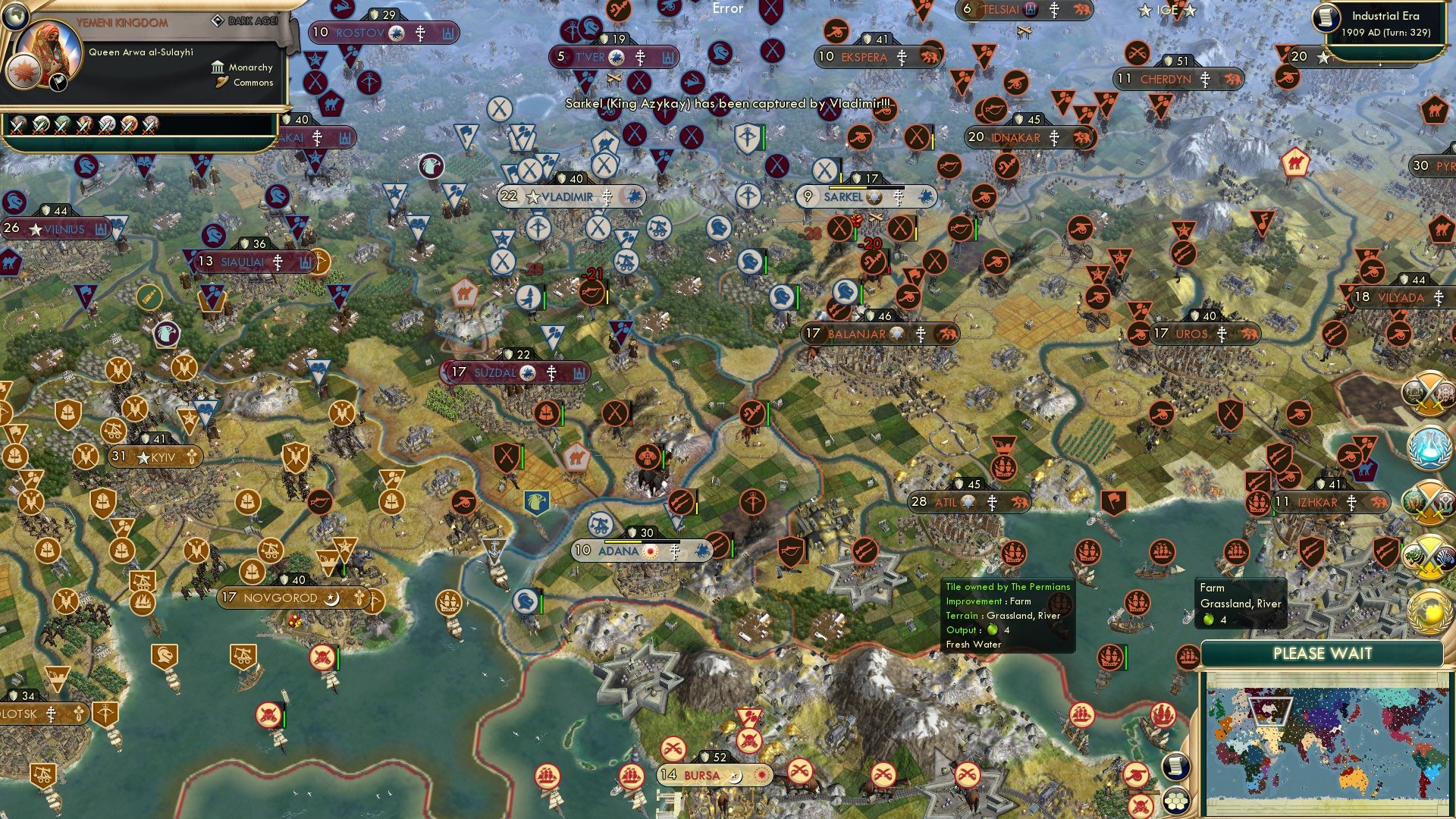Image resolution: width=1456 pixels, height=819 pixels.
Task: Click the cross religion icon beside Suzdal's name
Action: pyautogui.click(x=552, y=372)
